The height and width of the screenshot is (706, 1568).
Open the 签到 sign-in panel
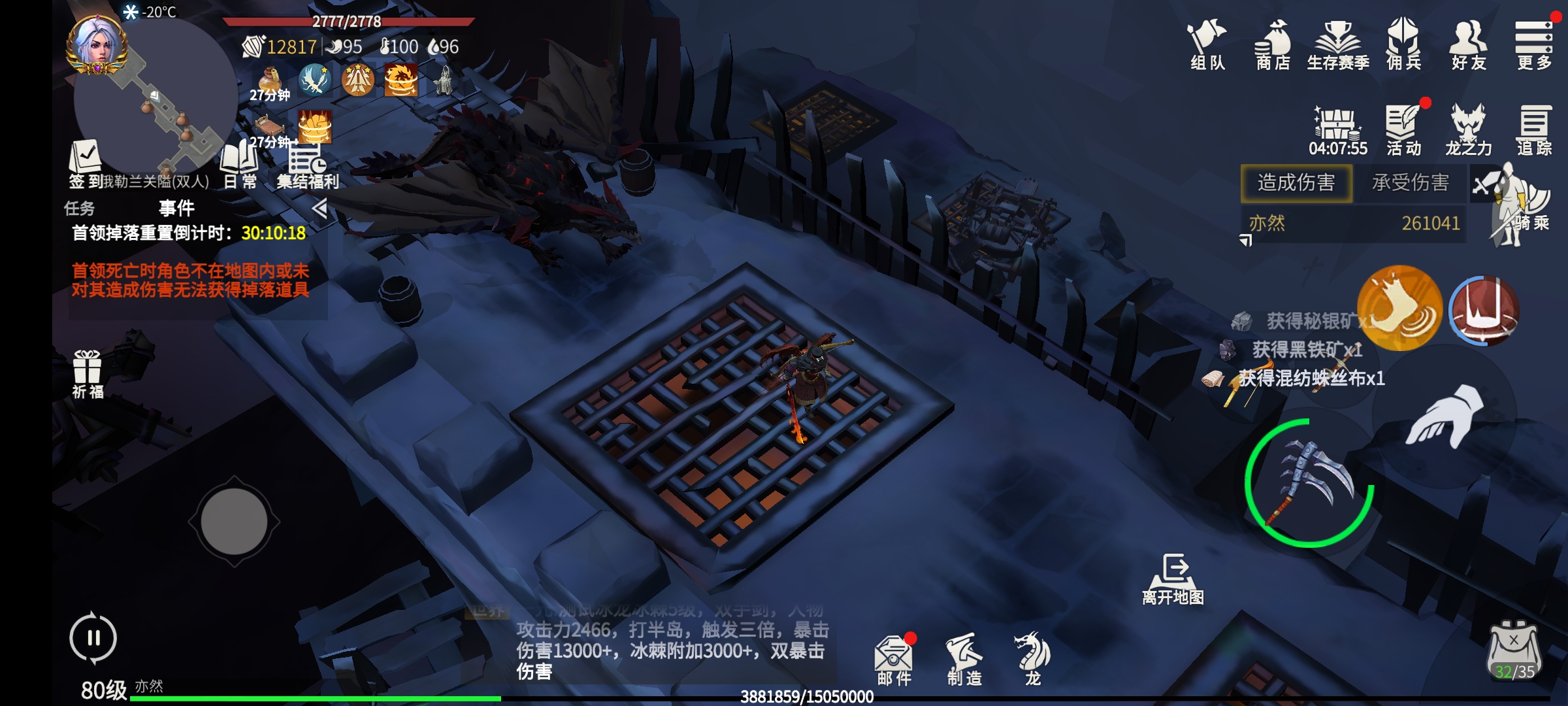[x=85, y=163]
